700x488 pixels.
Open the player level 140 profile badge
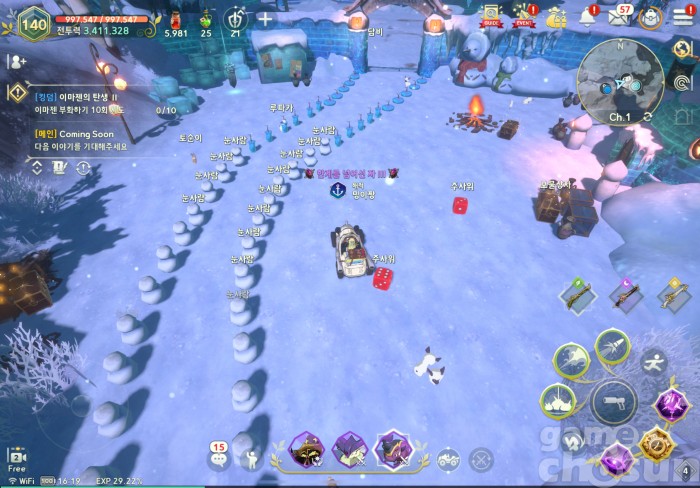click(x=33, y=23)
